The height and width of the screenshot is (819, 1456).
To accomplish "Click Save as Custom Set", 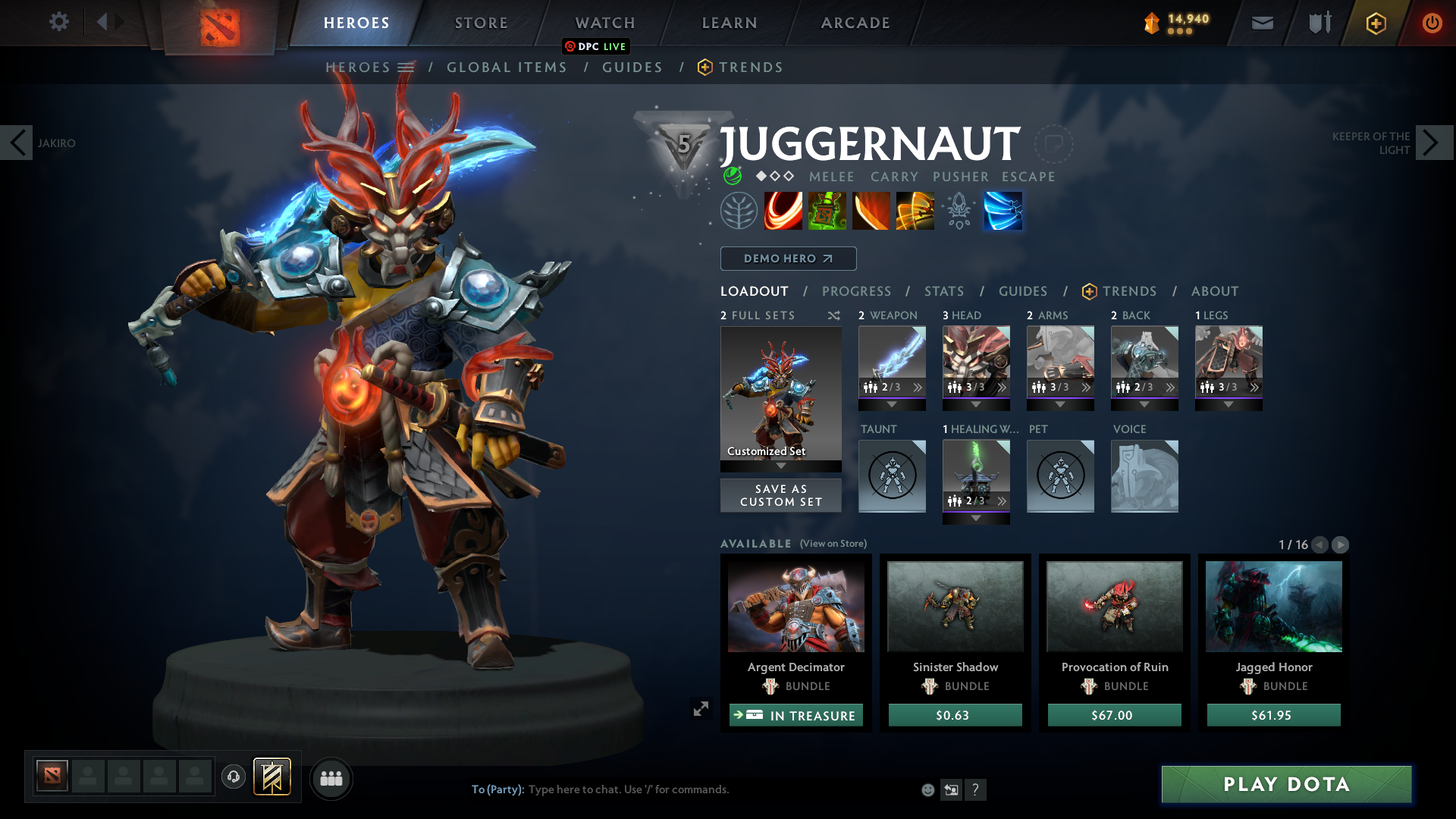I will point(780,494).
